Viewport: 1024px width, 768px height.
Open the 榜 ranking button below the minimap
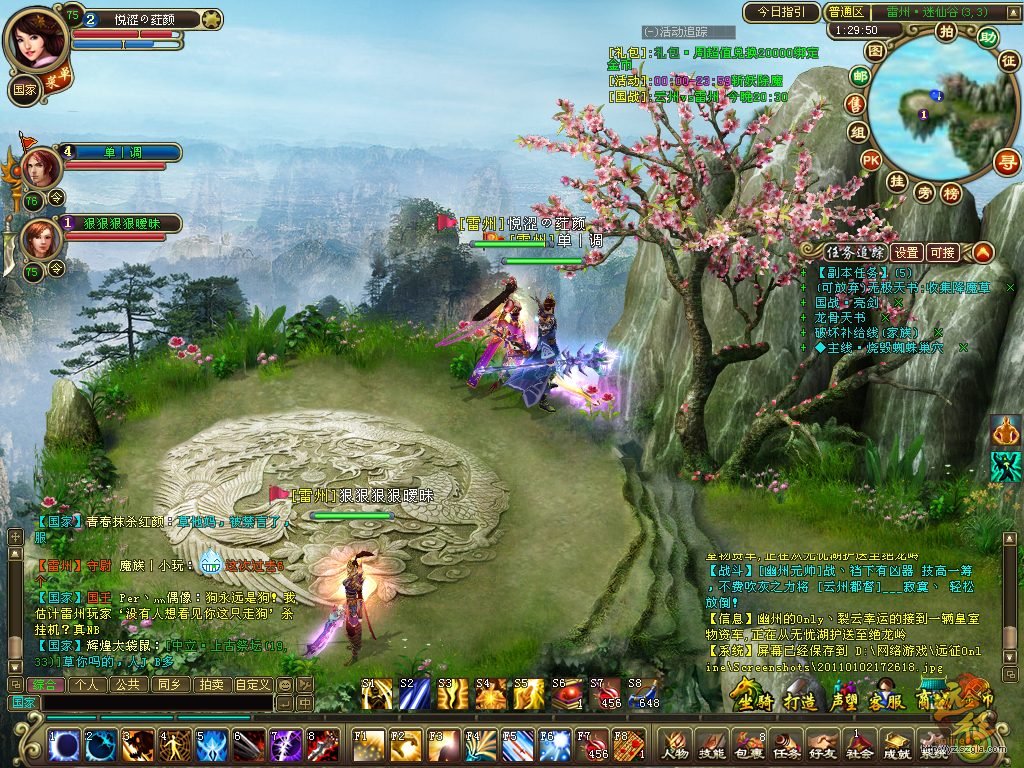coord(951,192)
